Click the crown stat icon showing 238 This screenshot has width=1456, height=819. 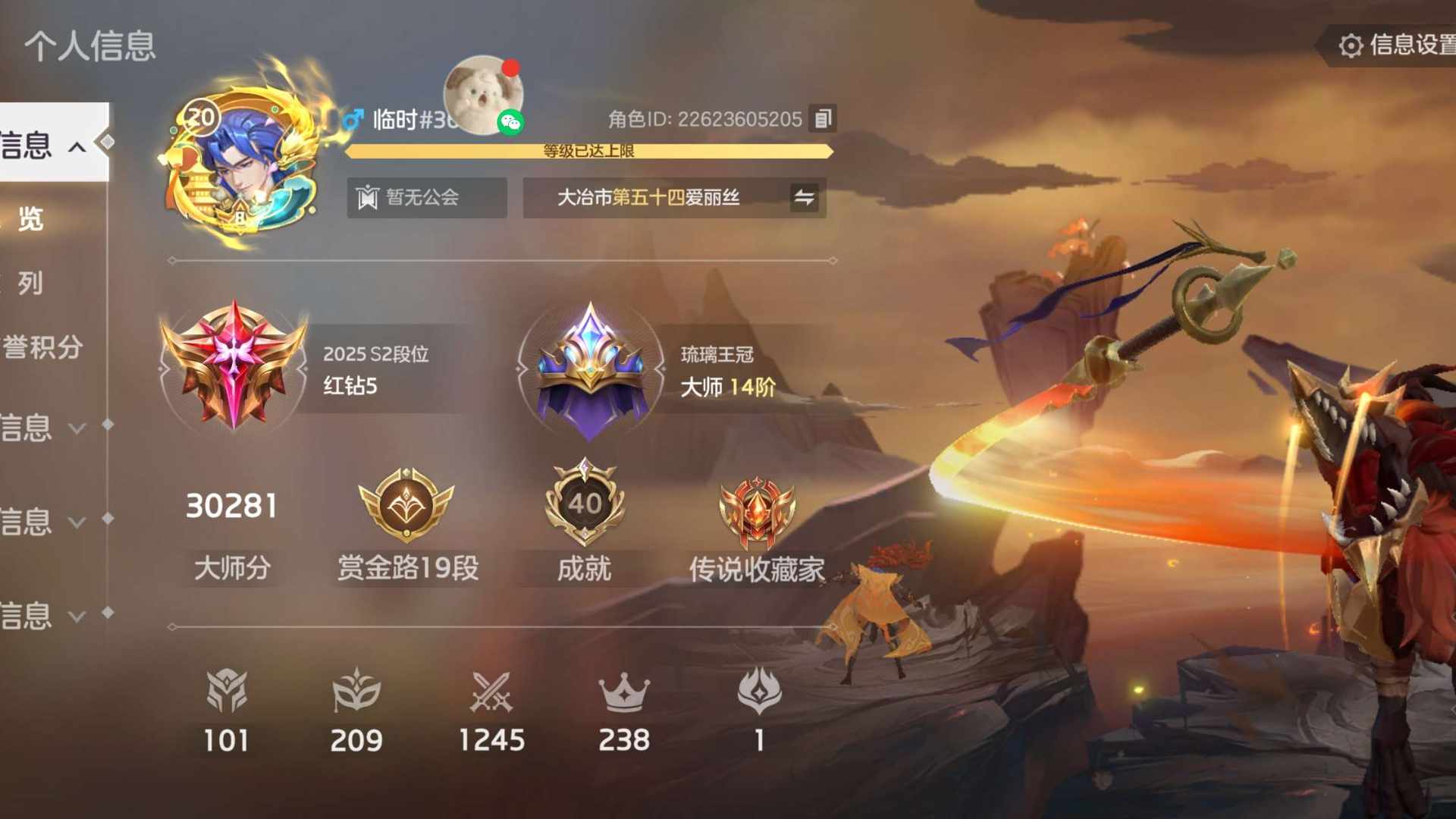point(623,691)
